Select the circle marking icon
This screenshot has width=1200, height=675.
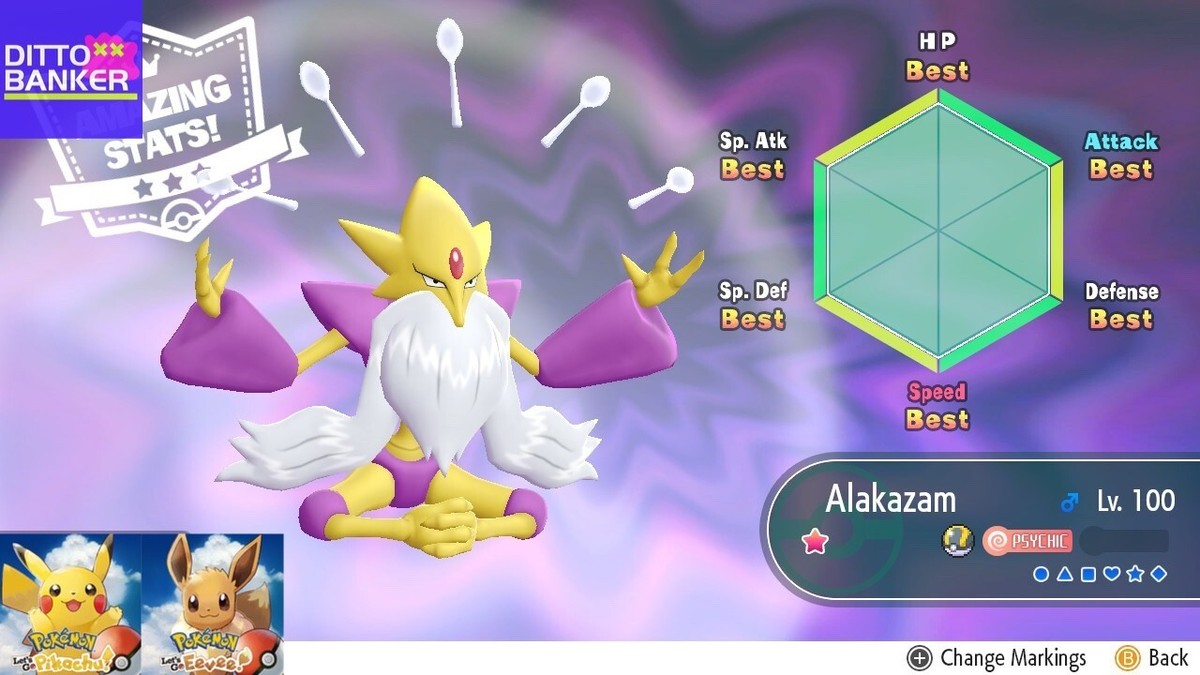tap(1041, 574)
